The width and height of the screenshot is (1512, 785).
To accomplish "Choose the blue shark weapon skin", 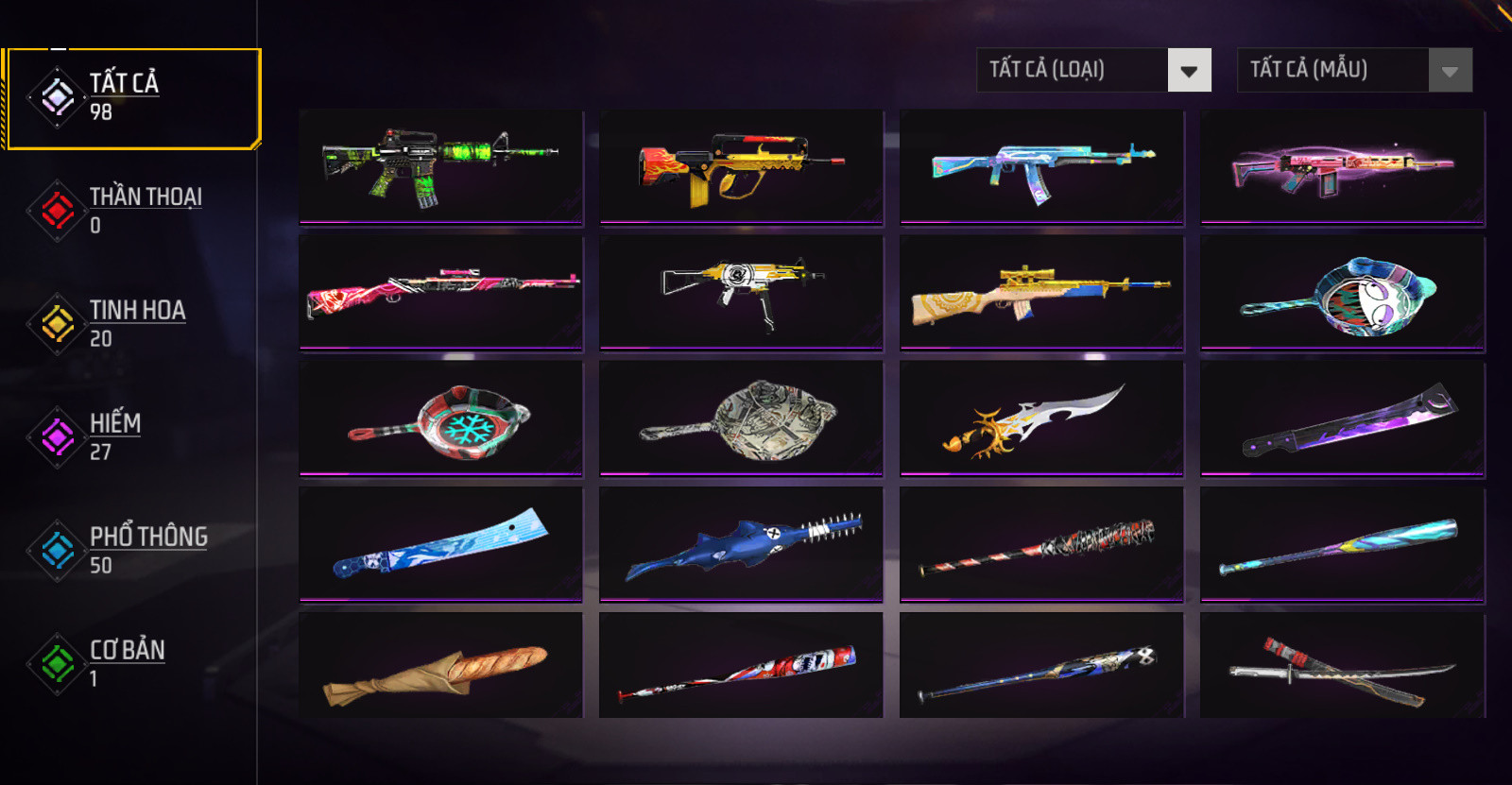I will tap(741, 544).
